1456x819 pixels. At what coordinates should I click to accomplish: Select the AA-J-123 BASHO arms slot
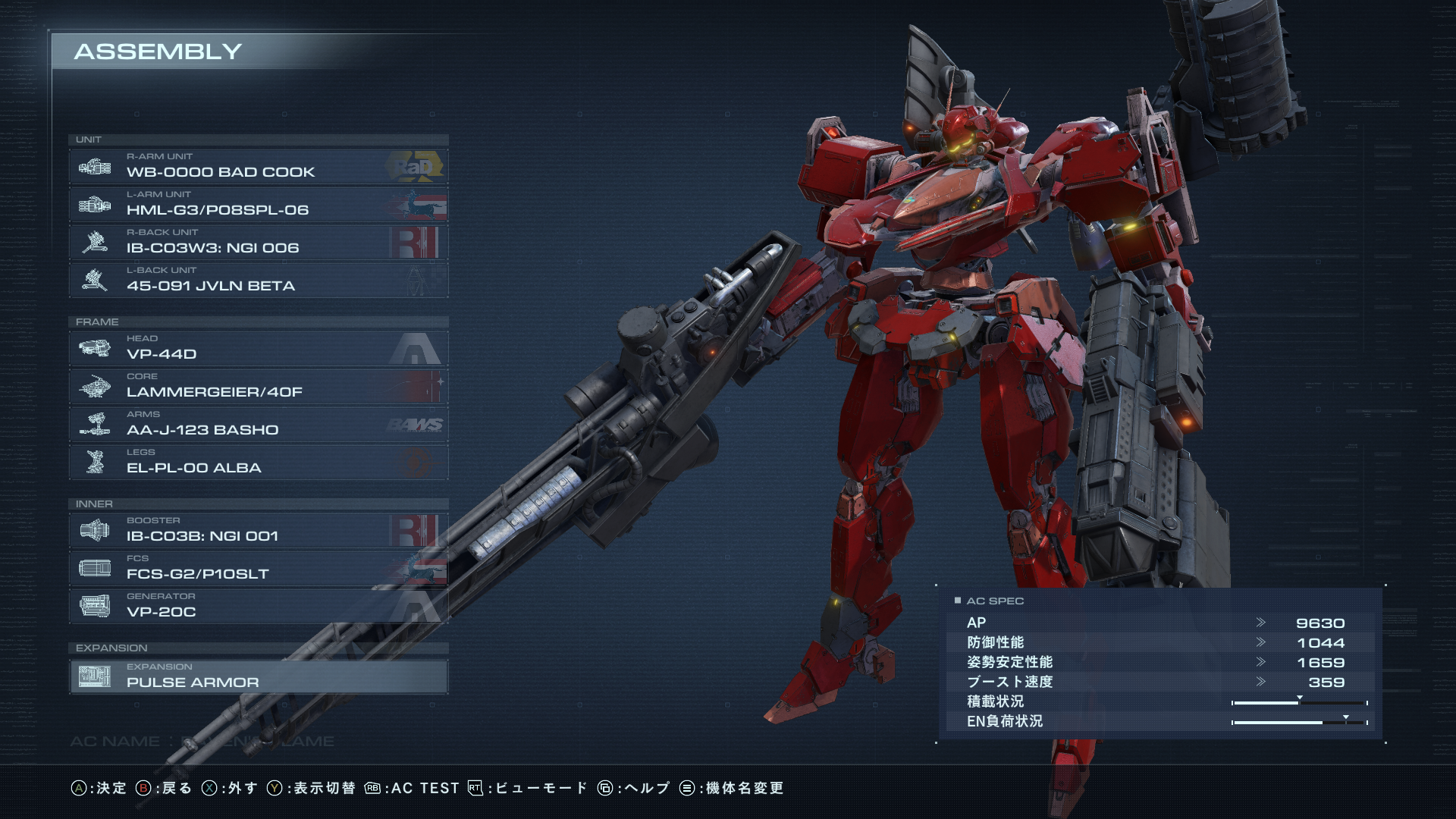[258, 424]
